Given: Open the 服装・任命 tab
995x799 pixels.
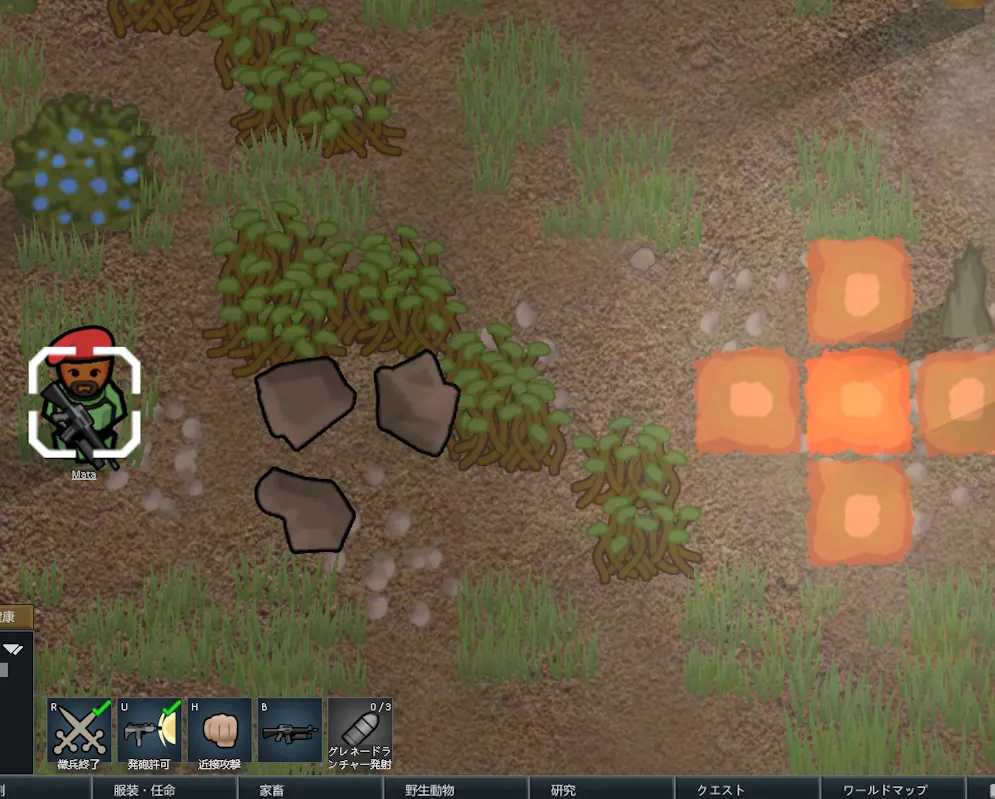Looking at the screenshot, I should tap(144, 790).
